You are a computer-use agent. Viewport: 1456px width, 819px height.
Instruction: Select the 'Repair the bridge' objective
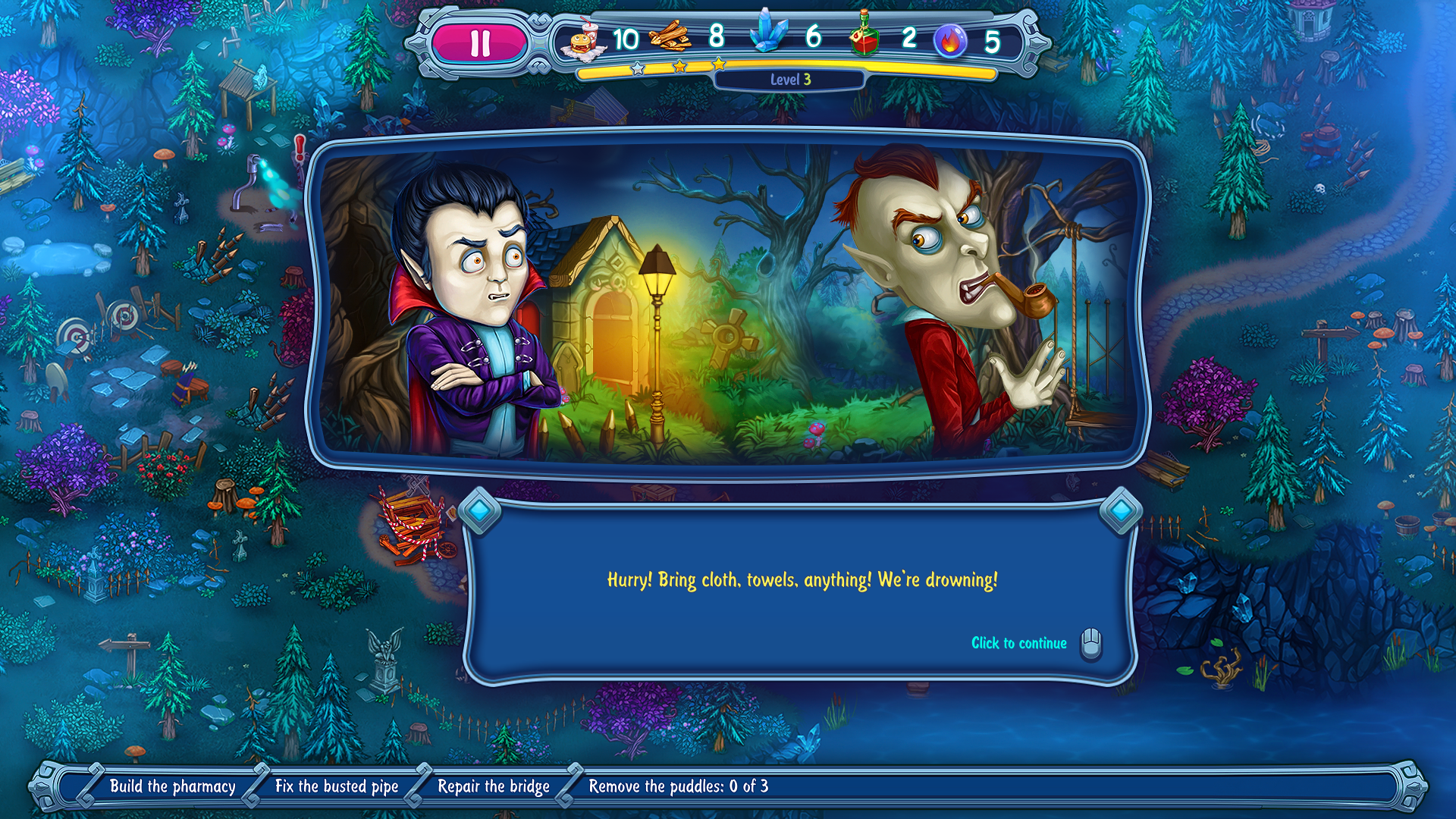click(x=494, y=786)
